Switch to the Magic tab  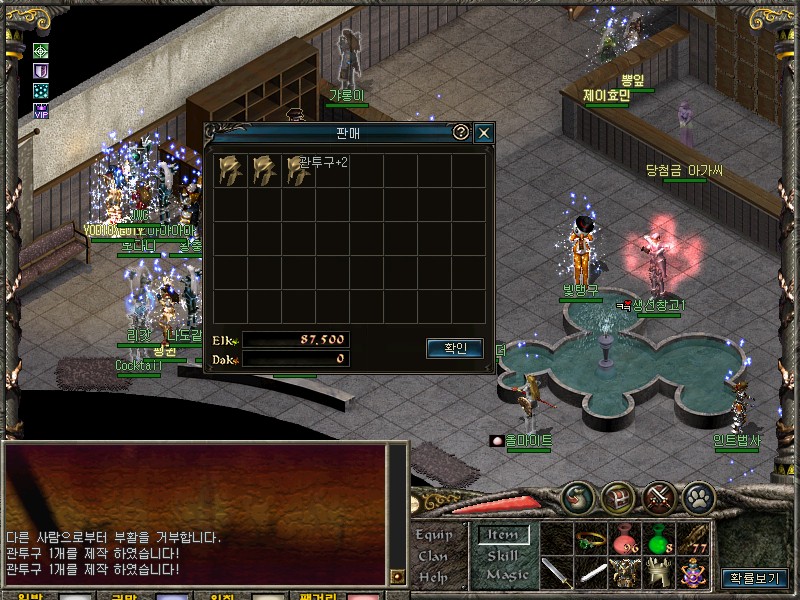tap(506, 575)
